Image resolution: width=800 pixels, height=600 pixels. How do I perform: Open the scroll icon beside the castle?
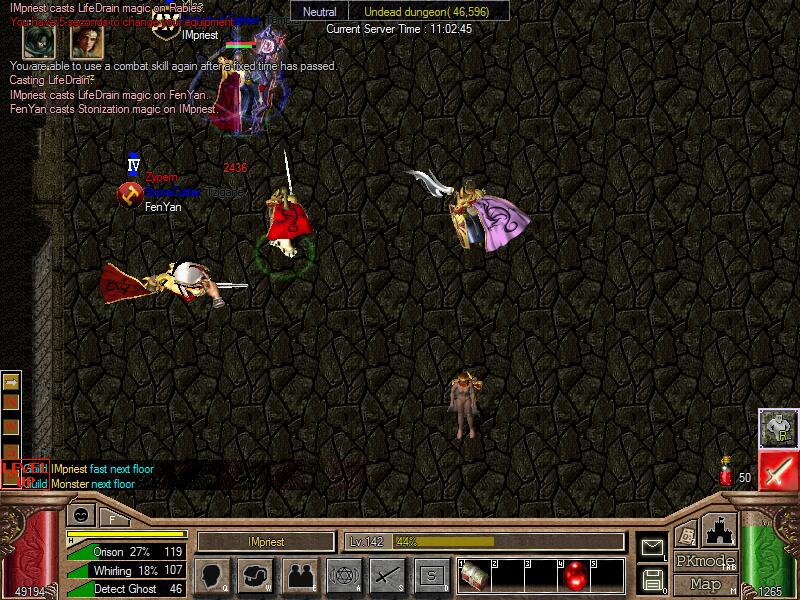[x=687, y=535]
